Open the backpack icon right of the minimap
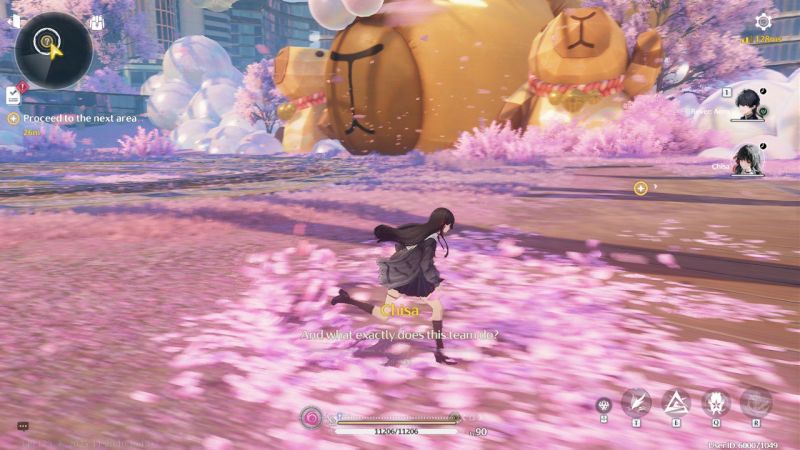800x450 pixels. [97, 23]
